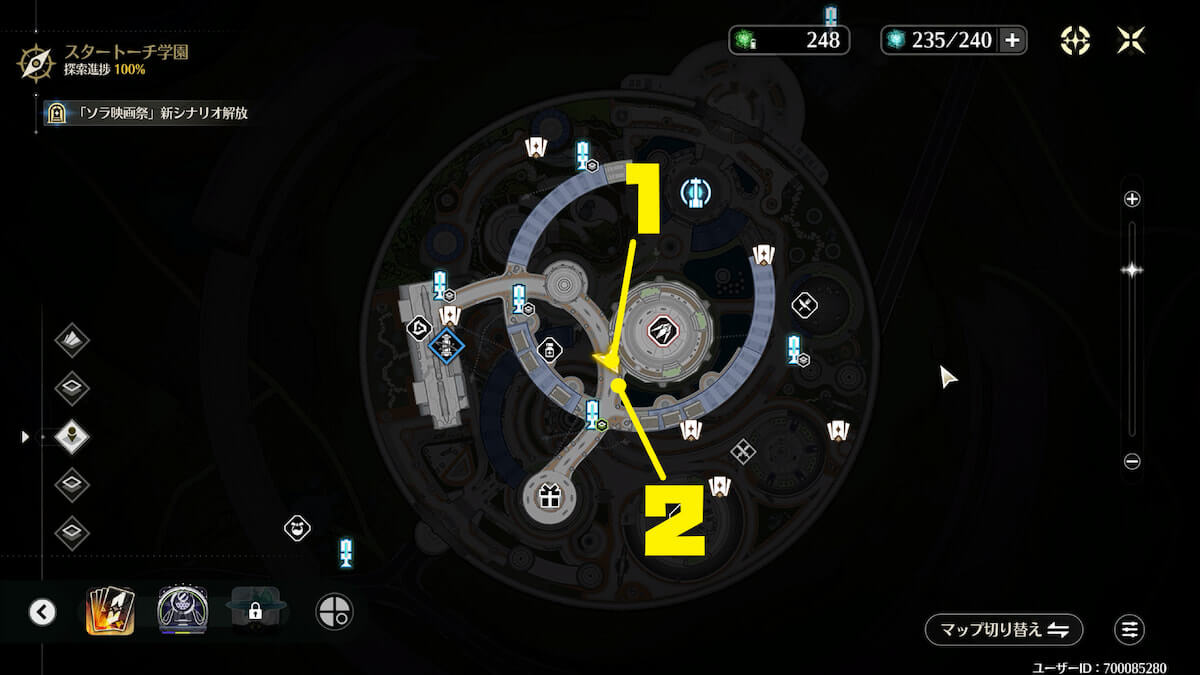Click the plus button beside 235/240
Viewport: 1200px width, 675px height.
(1012, 40)
